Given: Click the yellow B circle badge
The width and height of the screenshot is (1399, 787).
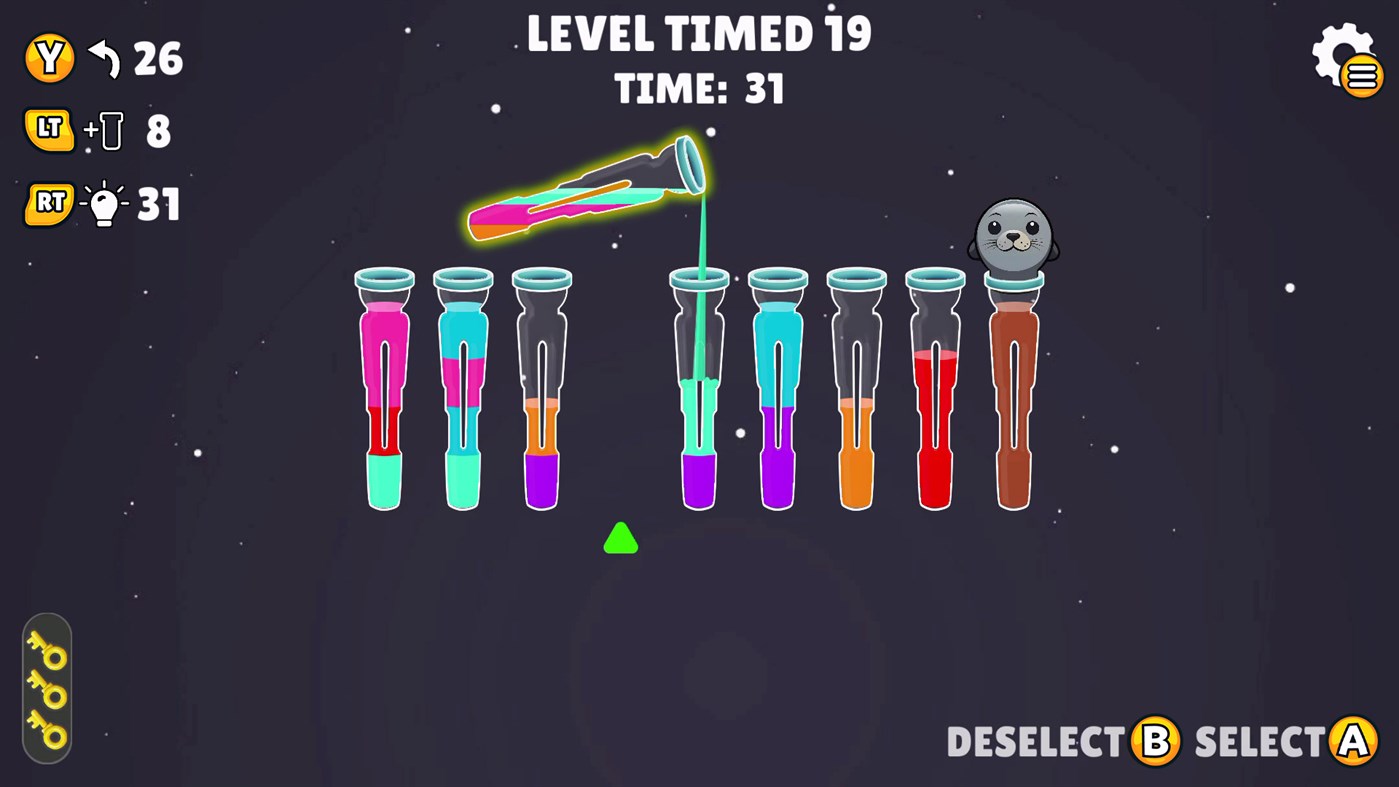Looking at the screenshot, I should (1155, 742).
